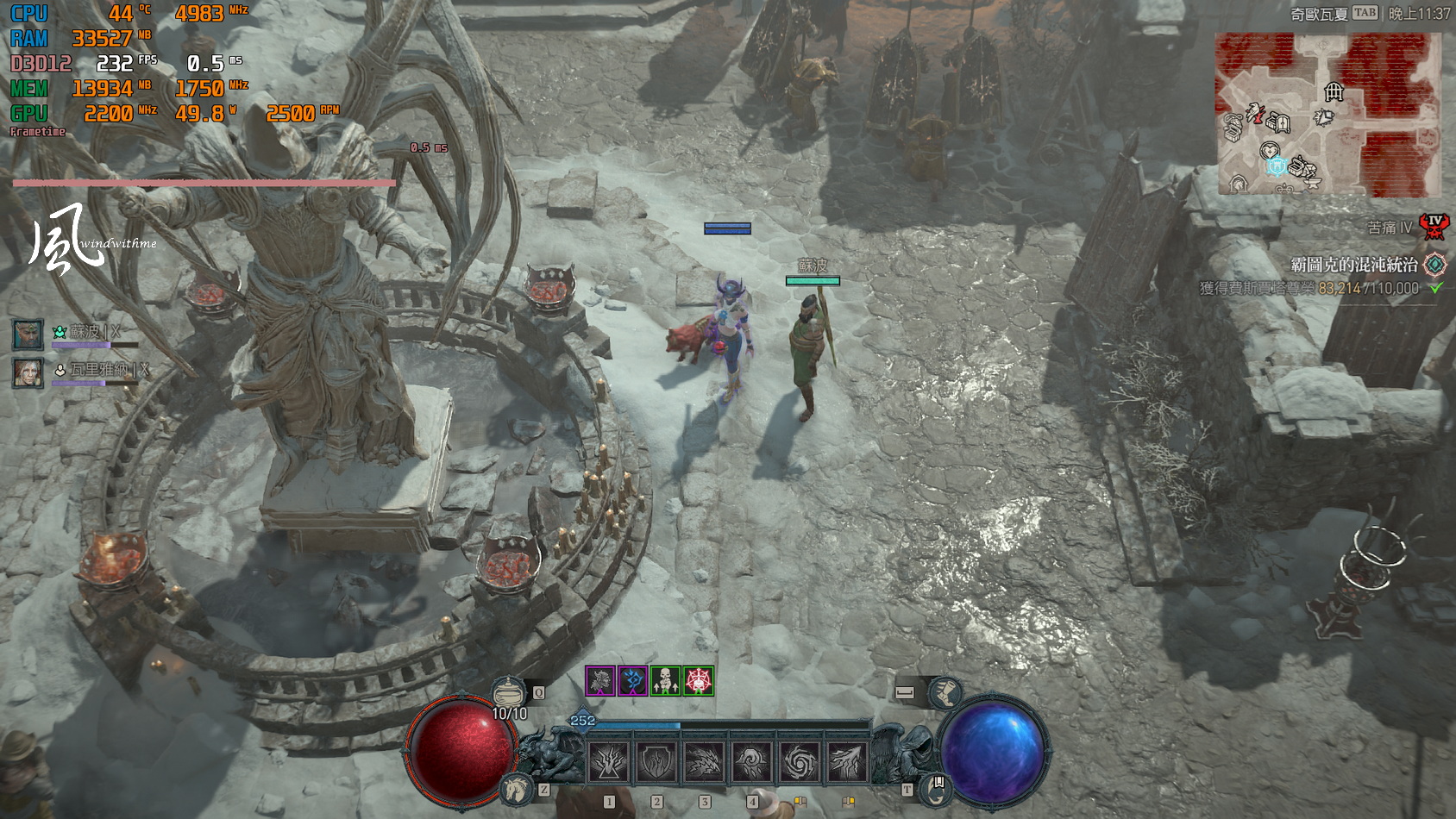The height and width of the screenshot is (819, 1456).
Task: Inspect the green skeleton buff icon
Action: pos(666,681)
